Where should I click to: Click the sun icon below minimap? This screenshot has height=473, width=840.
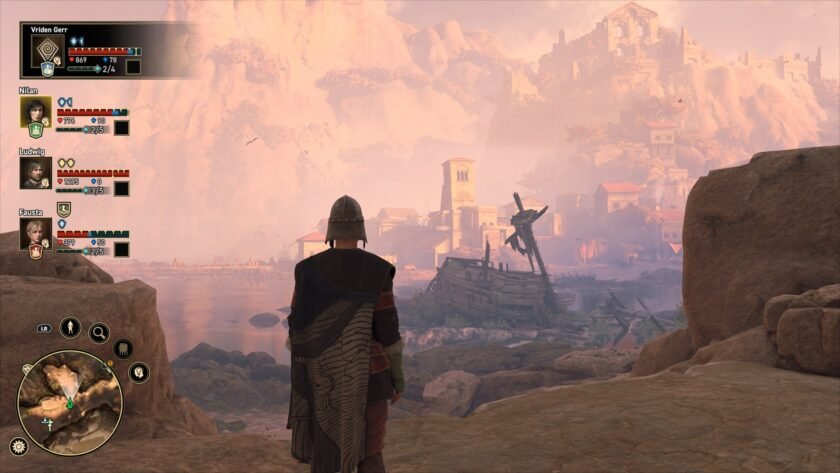[17, 446]
